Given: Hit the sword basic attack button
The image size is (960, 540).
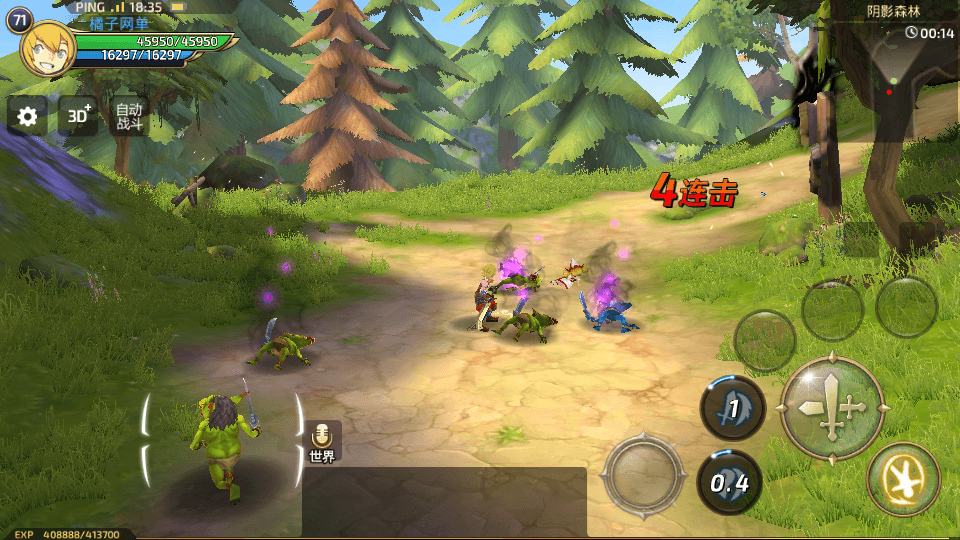Looking at the screenshot, I should (832, 408).
